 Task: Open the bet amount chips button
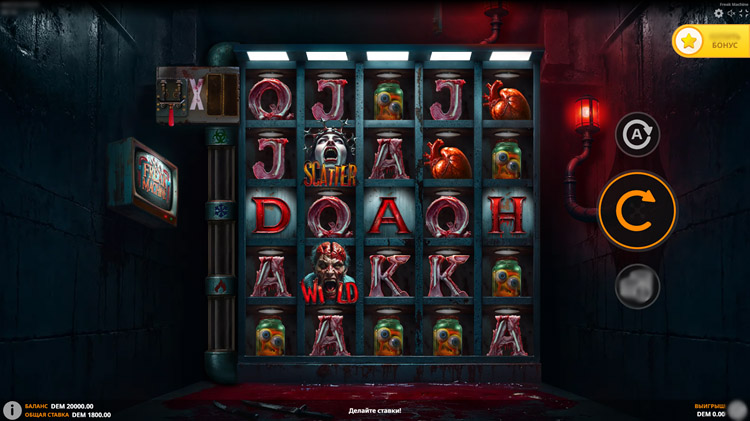pyautogui.click(x=637, y=286)
